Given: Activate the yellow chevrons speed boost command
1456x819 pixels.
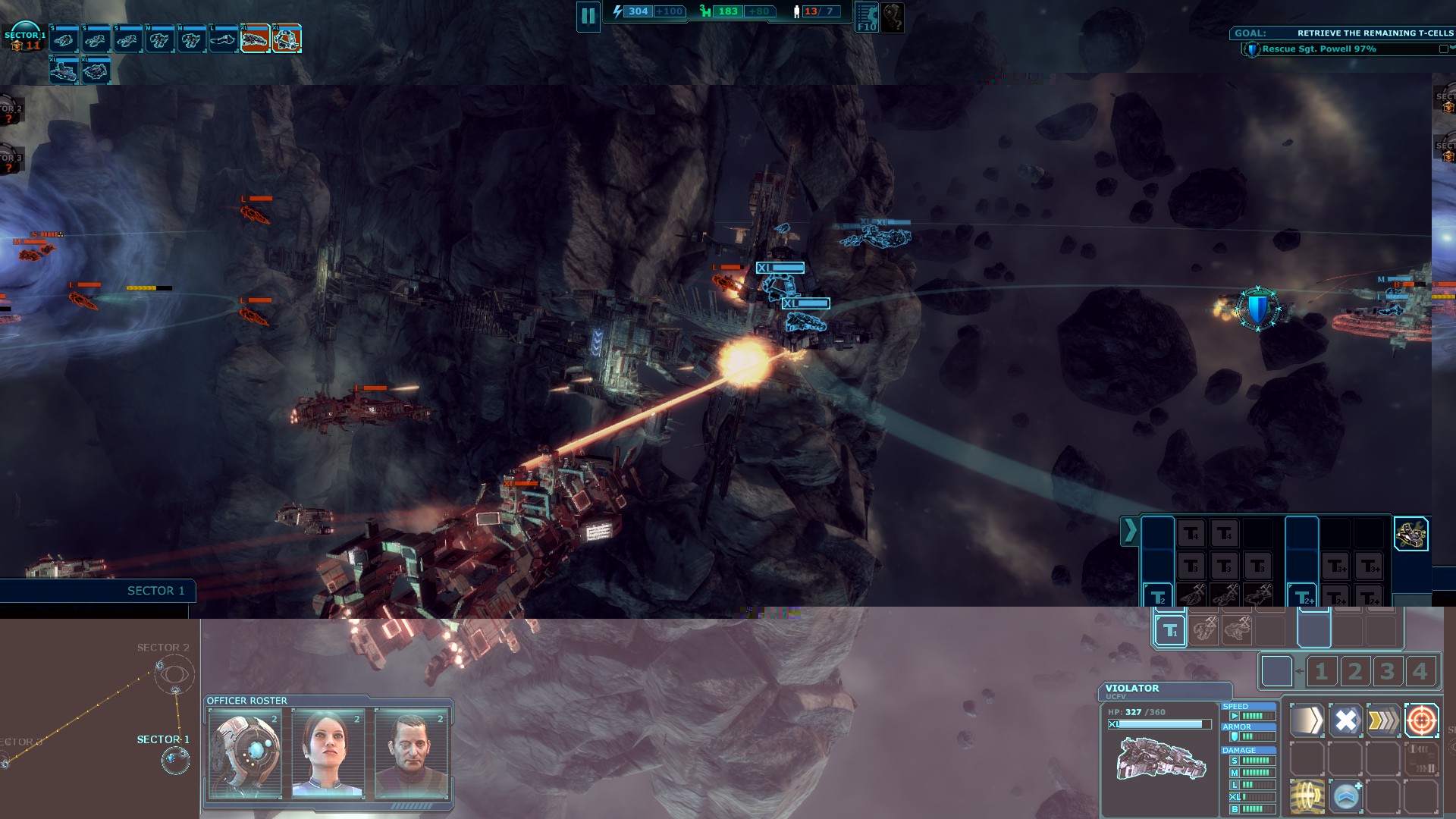Looking at the screenshot, I should pos(1383,720).
